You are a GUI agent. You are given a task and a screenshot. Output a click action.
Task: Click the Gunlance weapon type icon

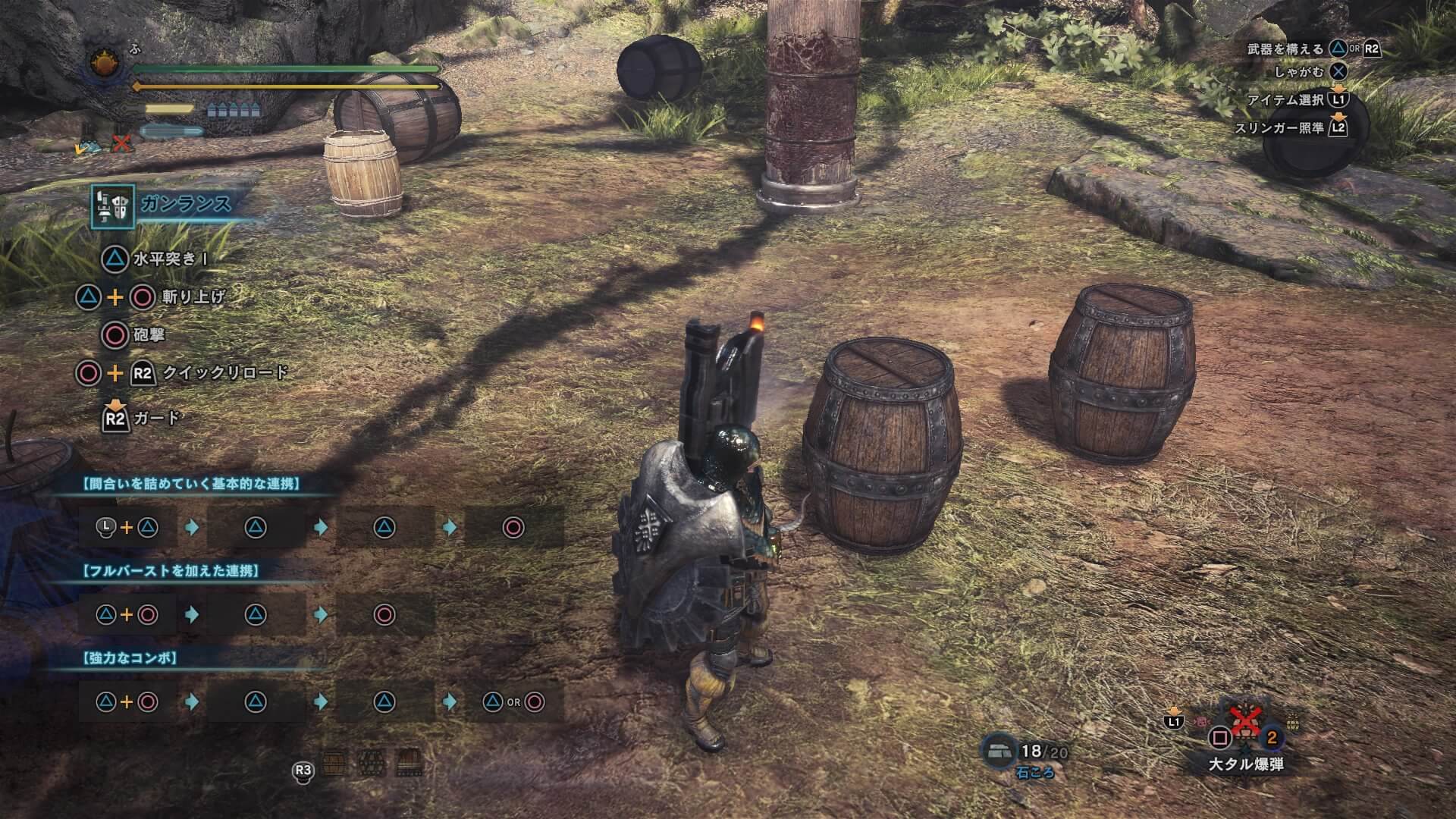click(113, 206)
